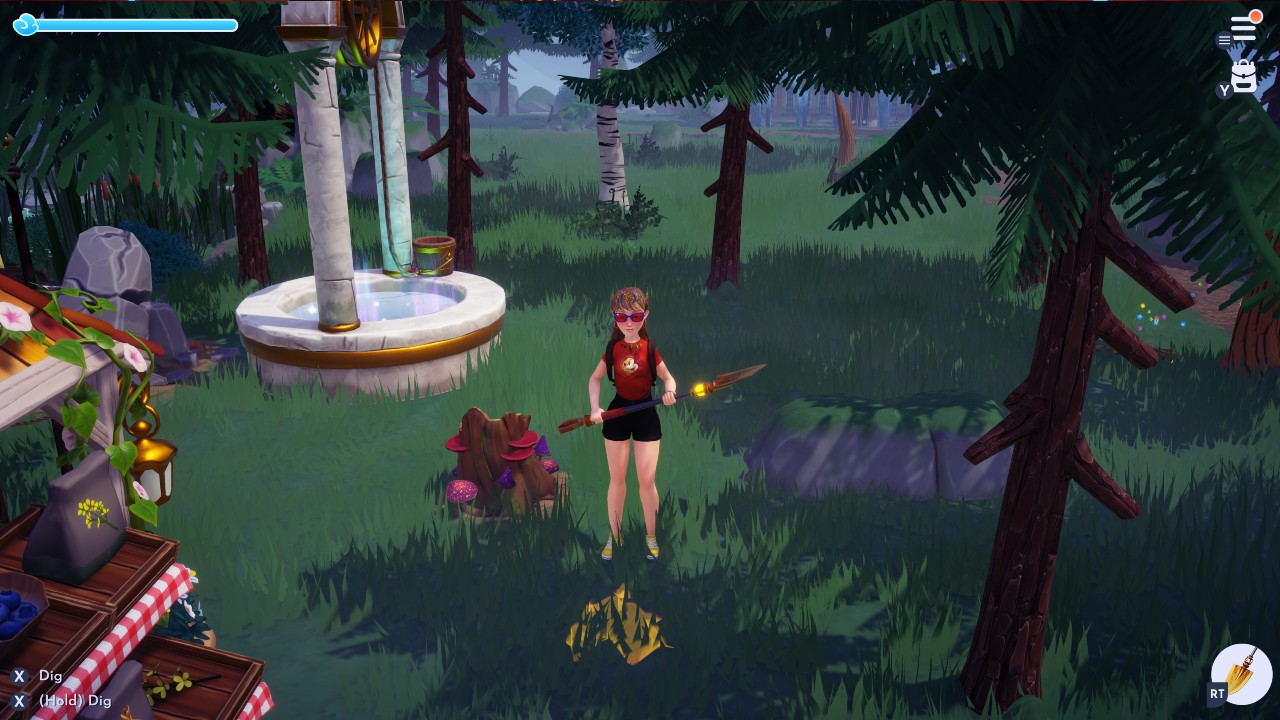Image resolution: width=1280 pixels, height=720 pixels.
Task: Click the gray rock beside the well
Action: click(110, 265)
